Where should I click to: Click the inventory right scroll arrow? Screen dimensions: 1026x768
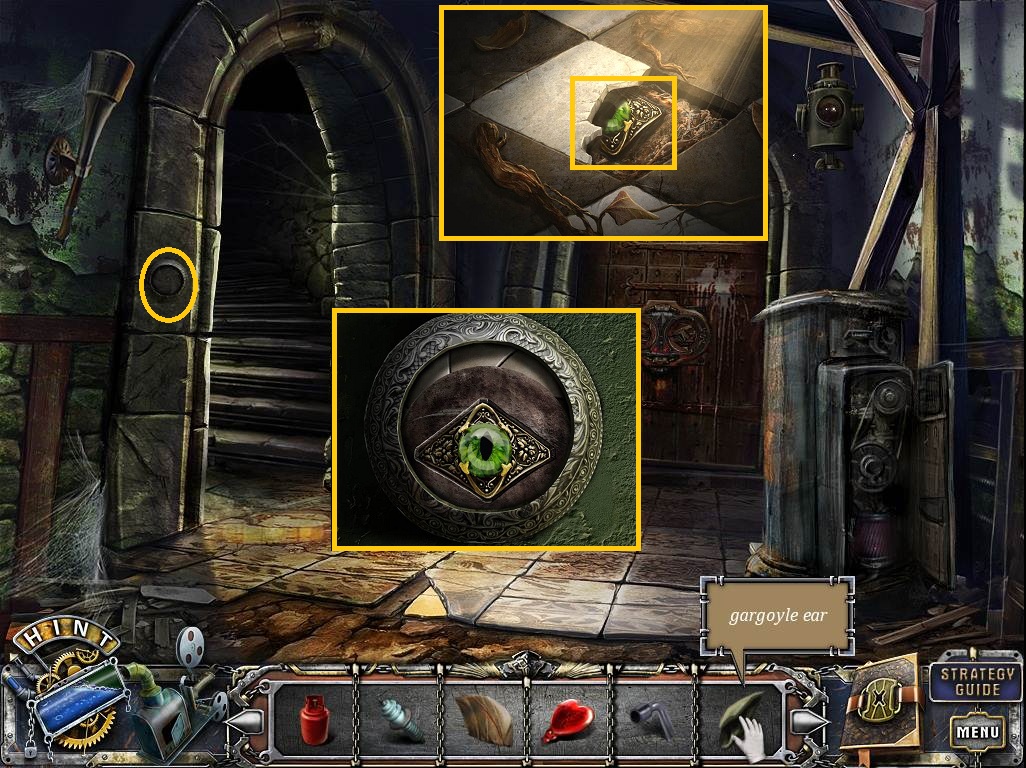tap(808, 719)
